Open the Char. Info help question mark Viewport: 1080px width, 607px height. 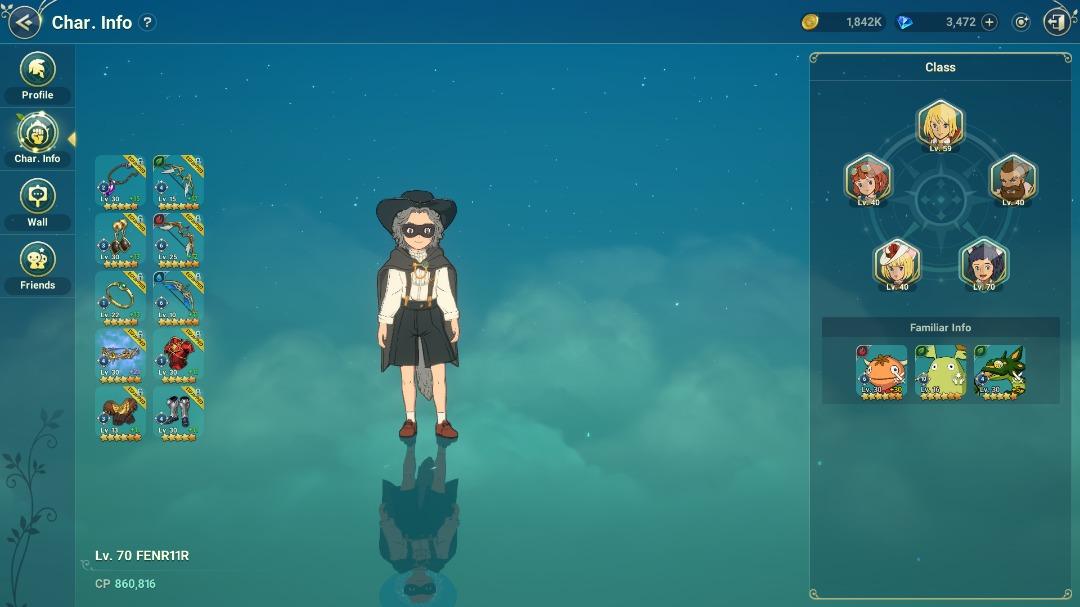point(147,22)
